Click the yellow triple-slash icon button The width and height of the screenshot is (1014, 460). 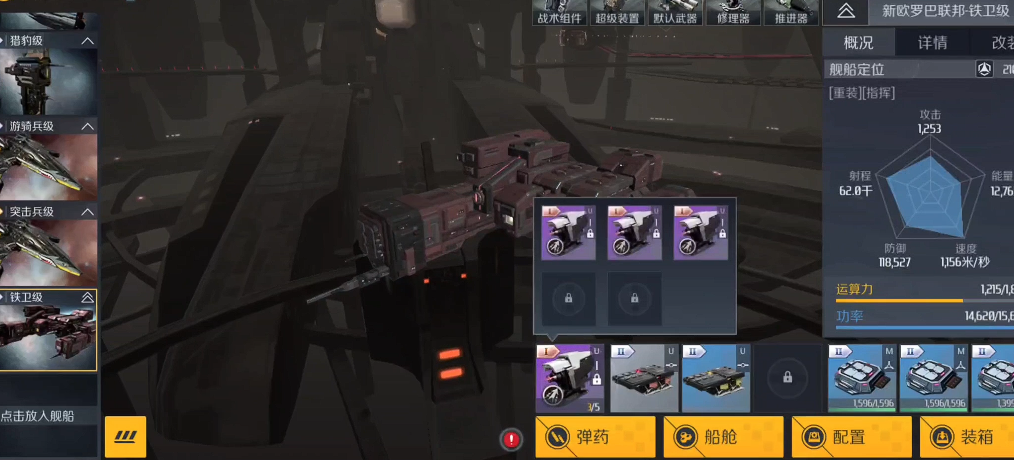125,437
